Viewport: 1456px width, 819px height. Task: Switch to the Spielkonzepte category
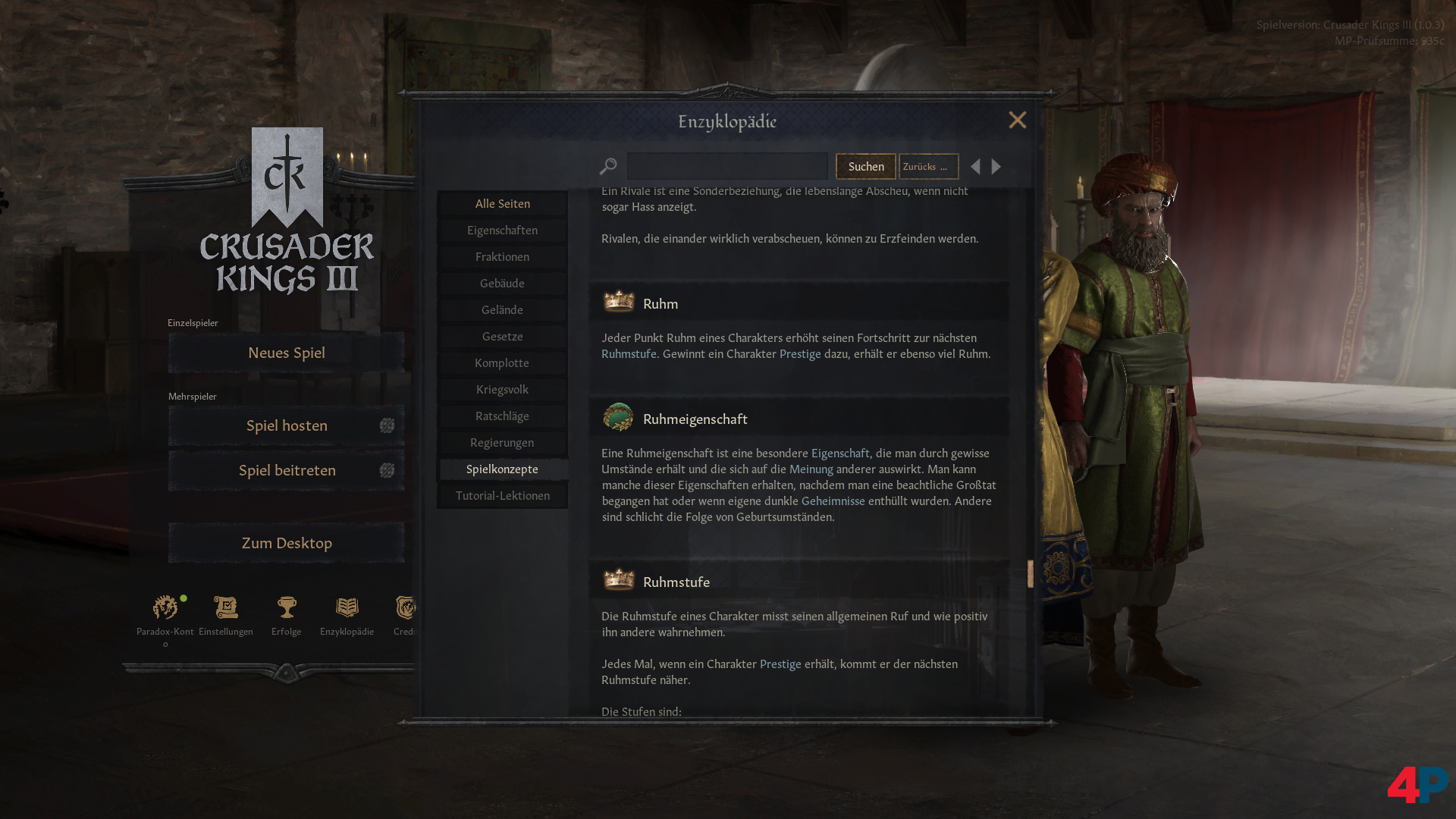pos(502,469)
